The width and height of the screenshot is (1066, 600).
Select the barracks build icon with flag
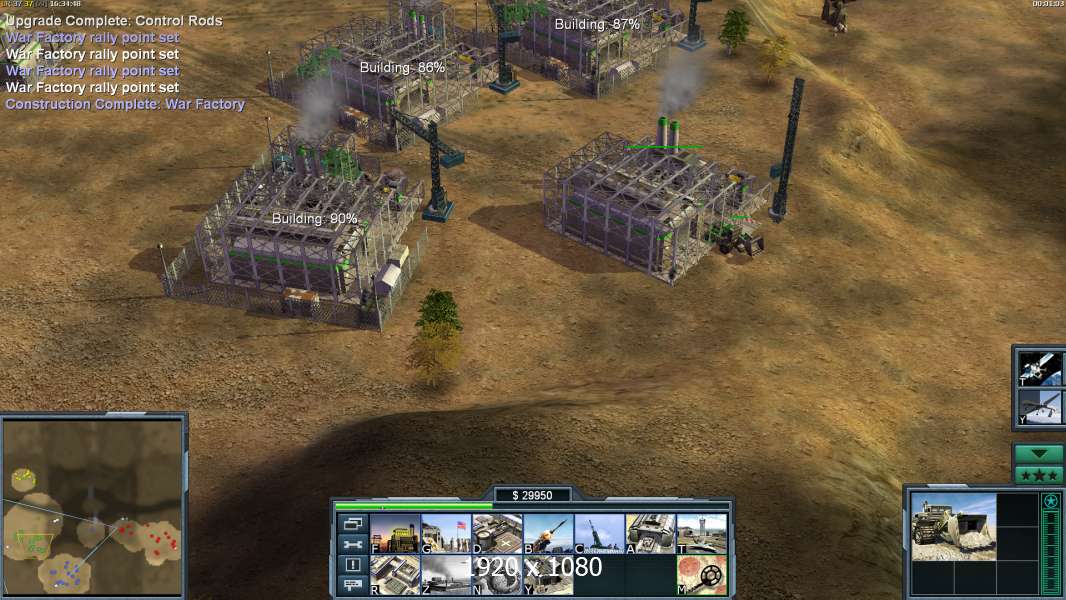446,534
